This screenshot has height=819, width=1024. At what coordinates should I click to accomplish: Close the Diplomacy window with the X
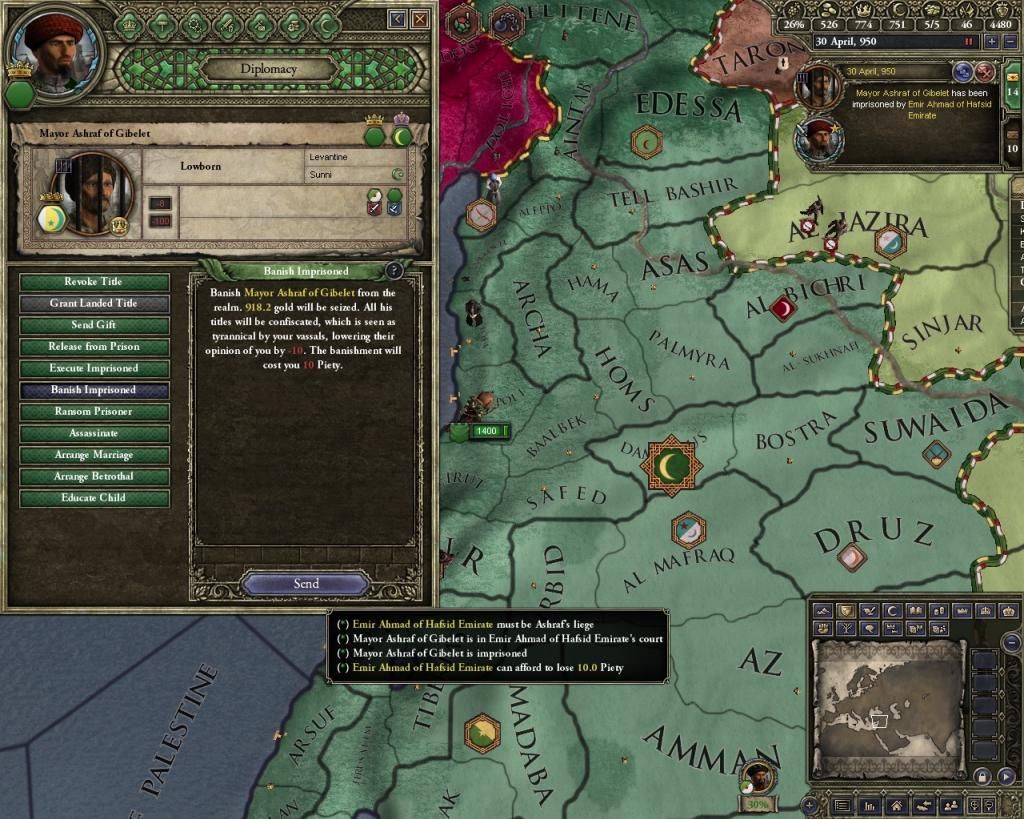[420, 19]
